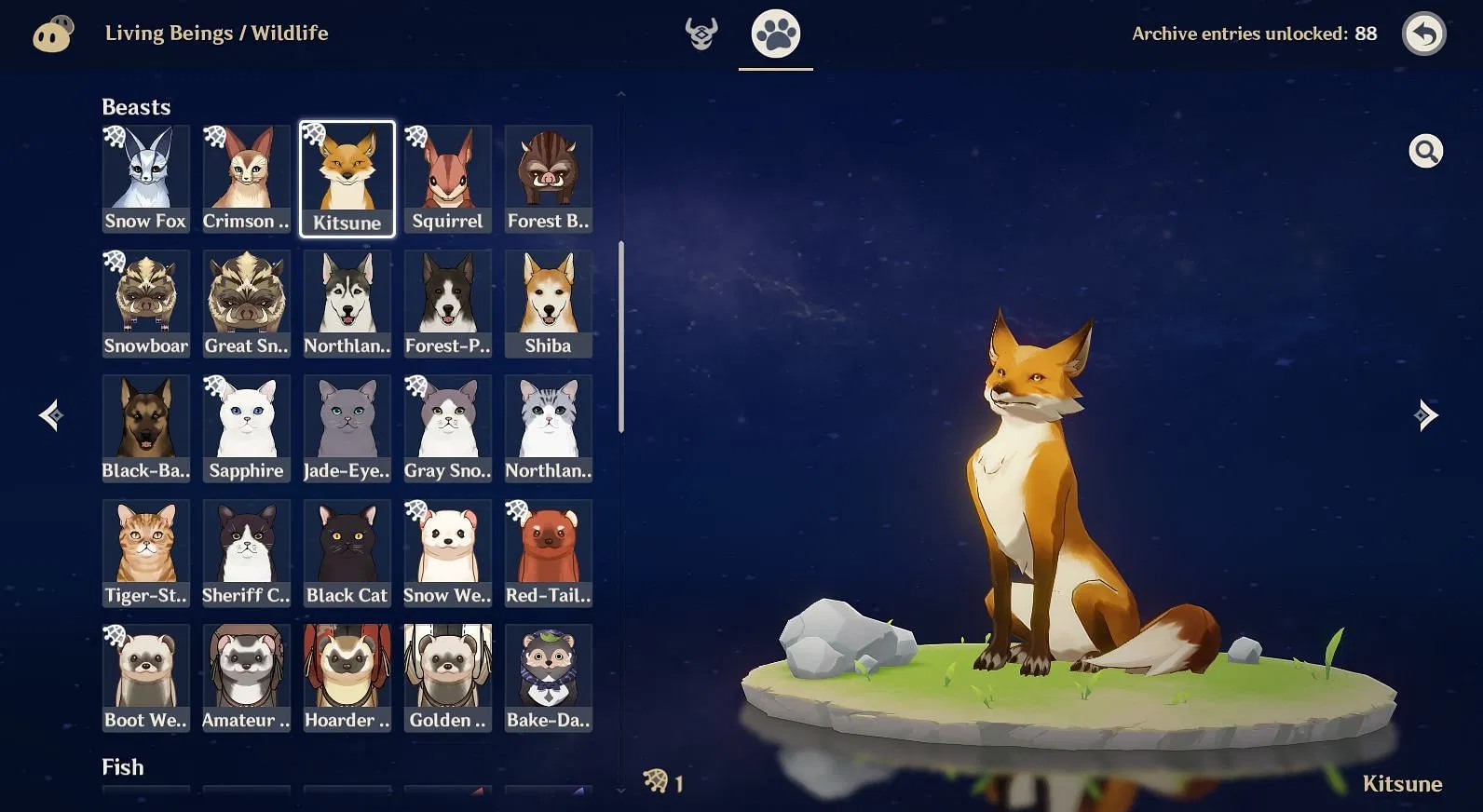Switch to the paw-print wildlife category icon
The image size is (1483, 812).
pos(776,34)
